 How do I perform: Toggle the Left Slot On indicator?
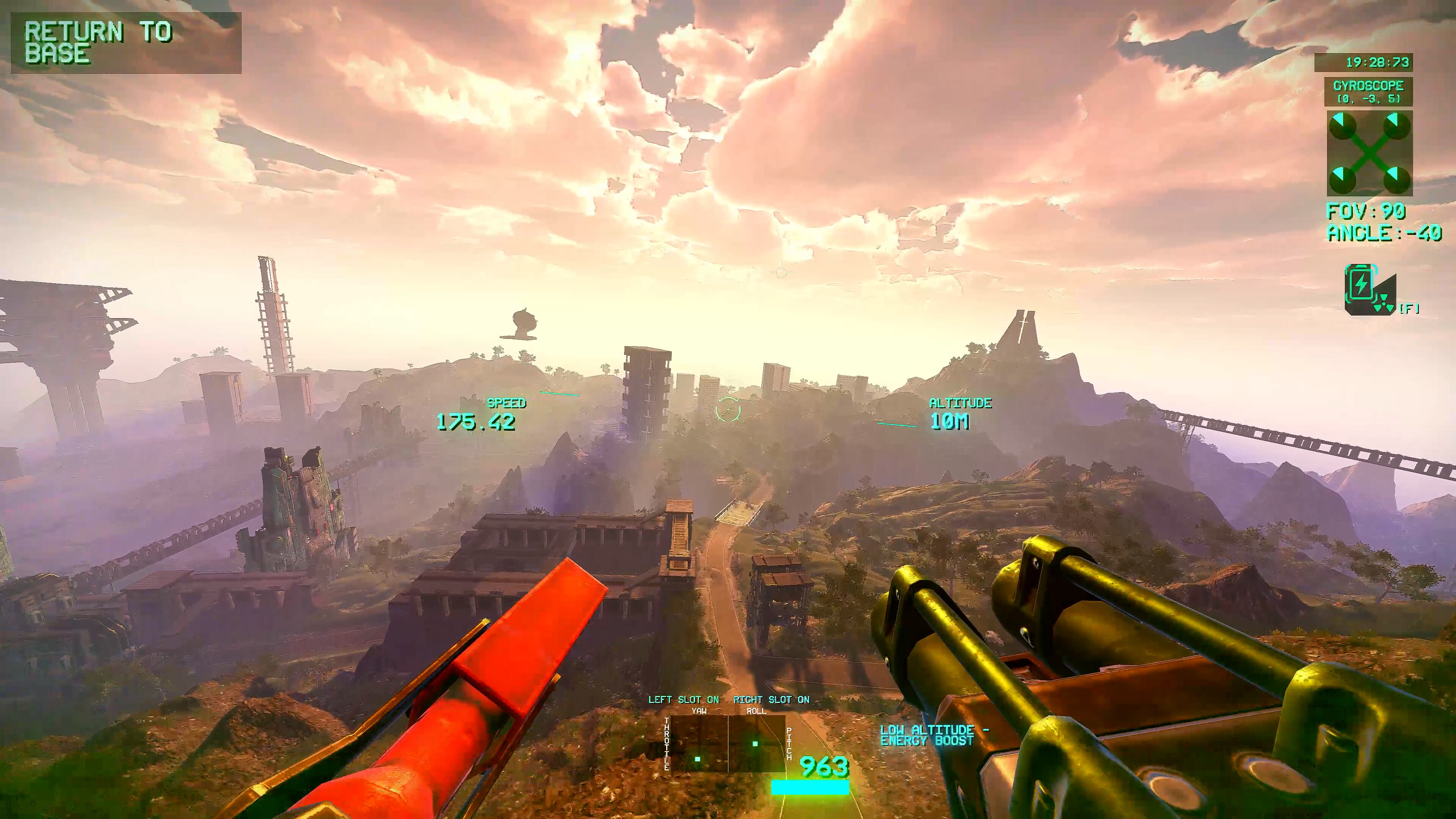(683, 700)
